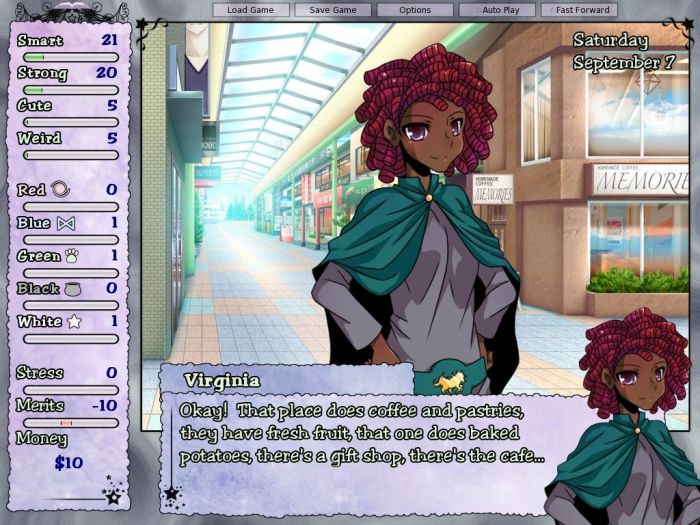The image size is (700, 525).
Task: Open the Load Game menu
Action: [x=251, y=10]
